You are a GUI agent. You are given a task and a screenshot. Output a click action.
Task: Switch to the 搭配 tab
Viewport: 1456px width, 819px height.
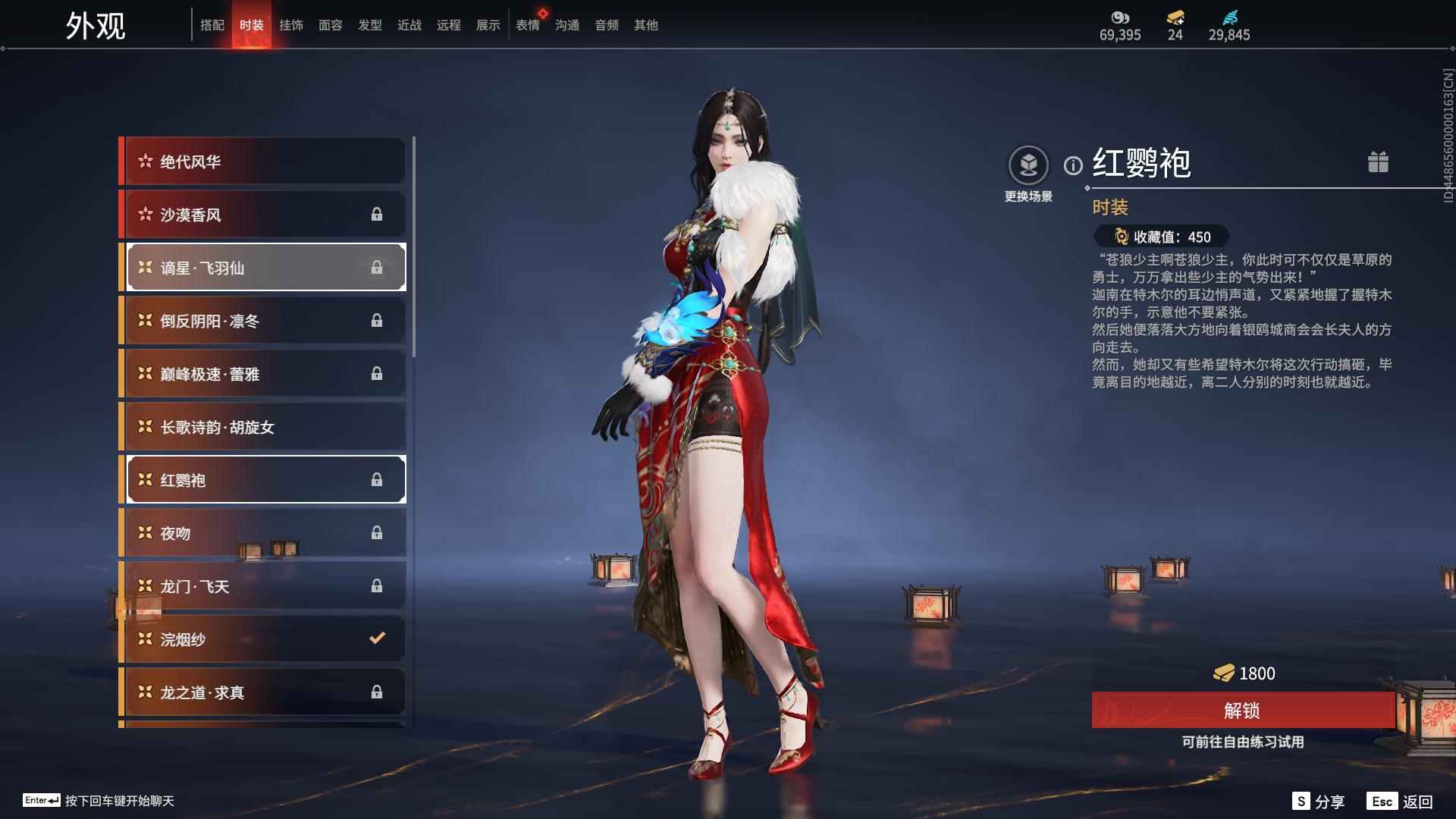point(213,24)
